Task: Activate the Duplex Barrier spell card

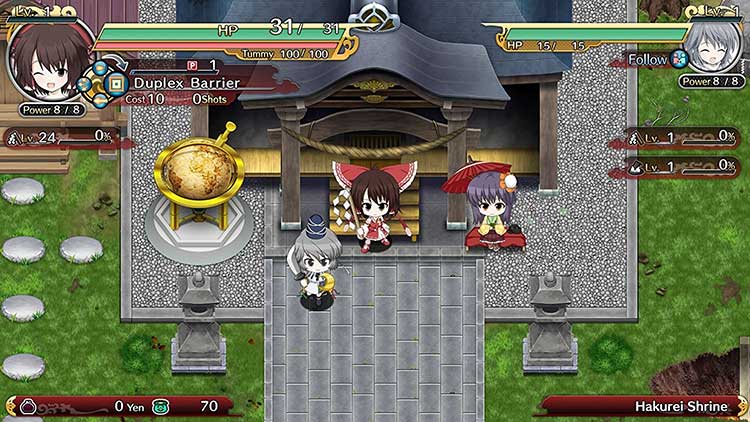Action: click(186, 83)
